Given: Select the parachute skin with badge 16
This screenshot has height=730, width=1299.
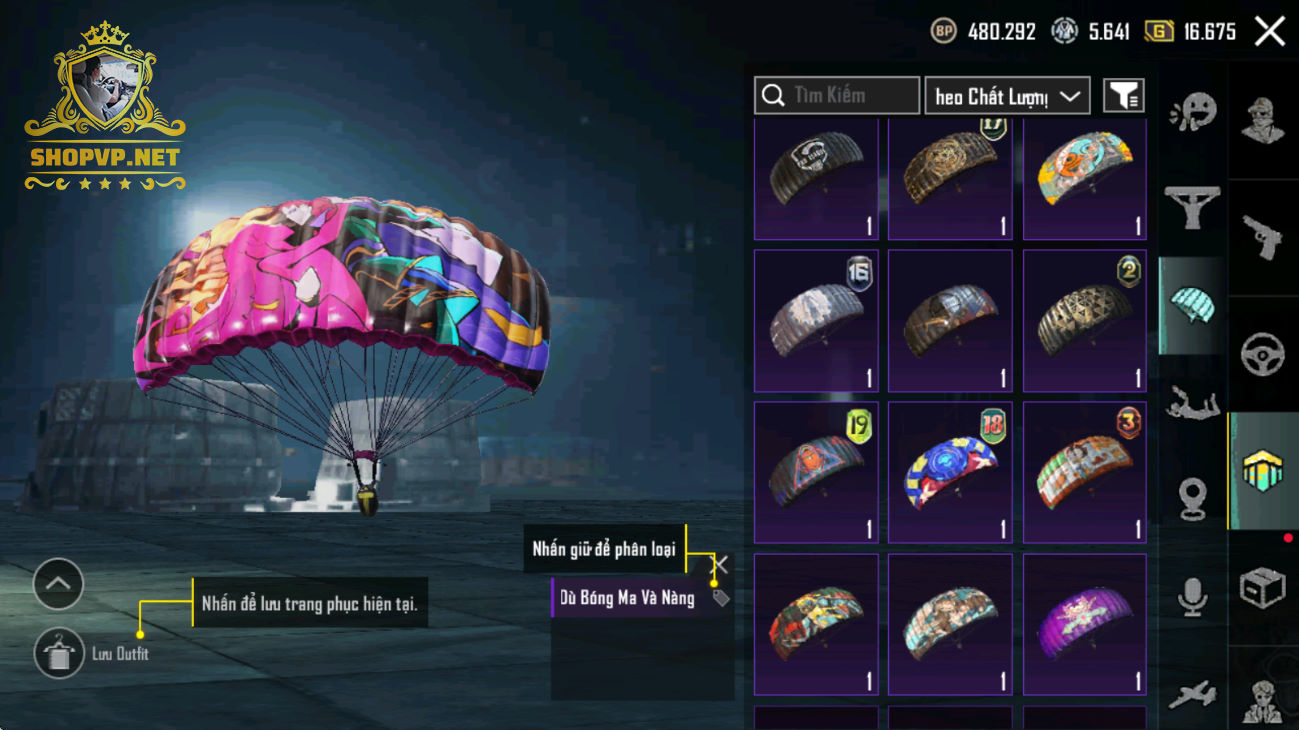Looking at the screenshot, I should (x=816, y=321).
